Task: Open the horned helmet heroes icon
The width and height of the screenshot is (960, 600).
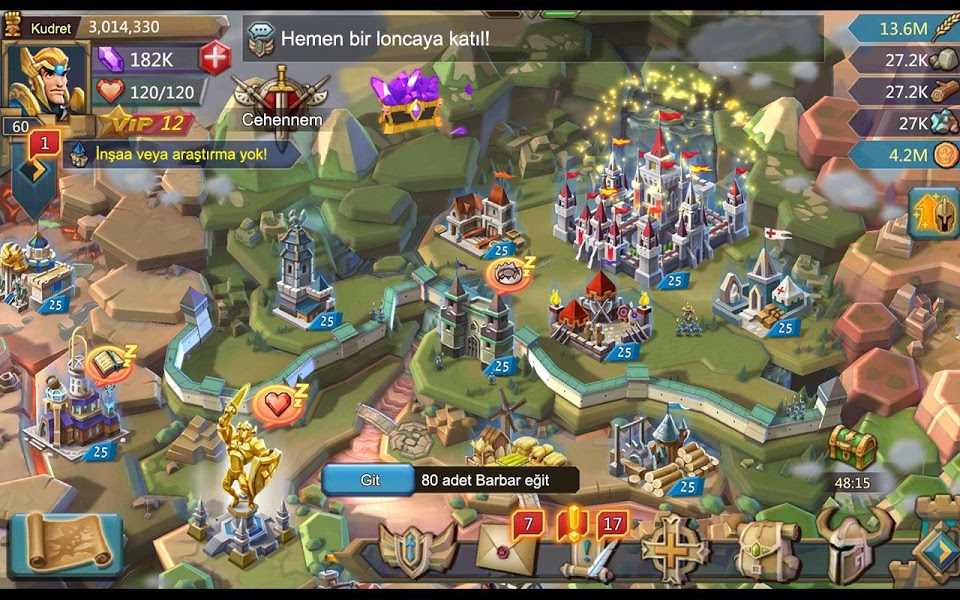Action: pos(852,547)
